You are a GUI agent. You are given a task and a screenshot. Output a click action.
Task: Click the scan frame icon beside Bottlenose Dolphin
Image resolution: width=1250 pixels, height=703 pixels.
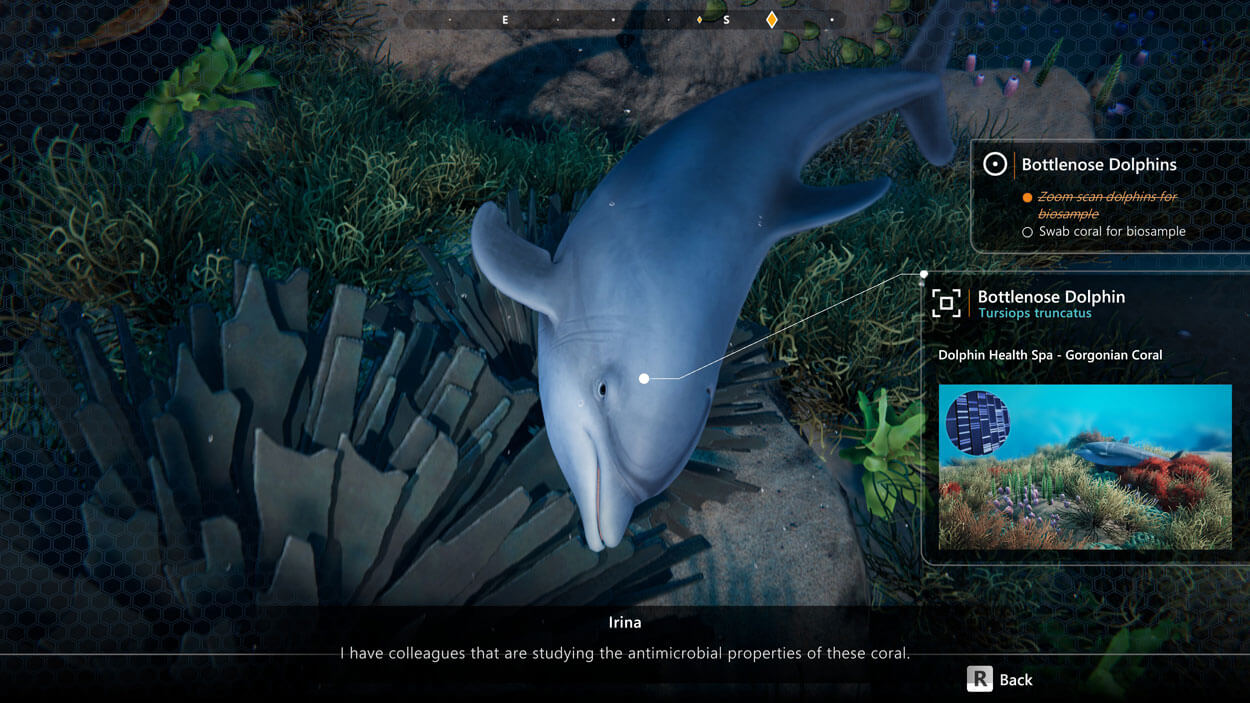(x=946, y=303)
